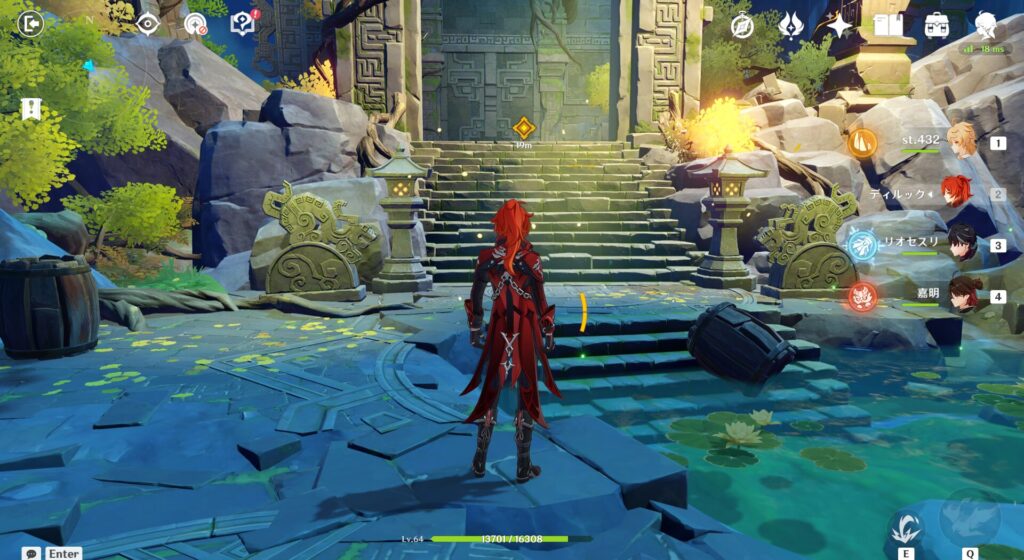Screen dimensions: 1024x560
Task: Open the adventurer handbook book icon
Action: pyautogui.click(x=888, y=25)
